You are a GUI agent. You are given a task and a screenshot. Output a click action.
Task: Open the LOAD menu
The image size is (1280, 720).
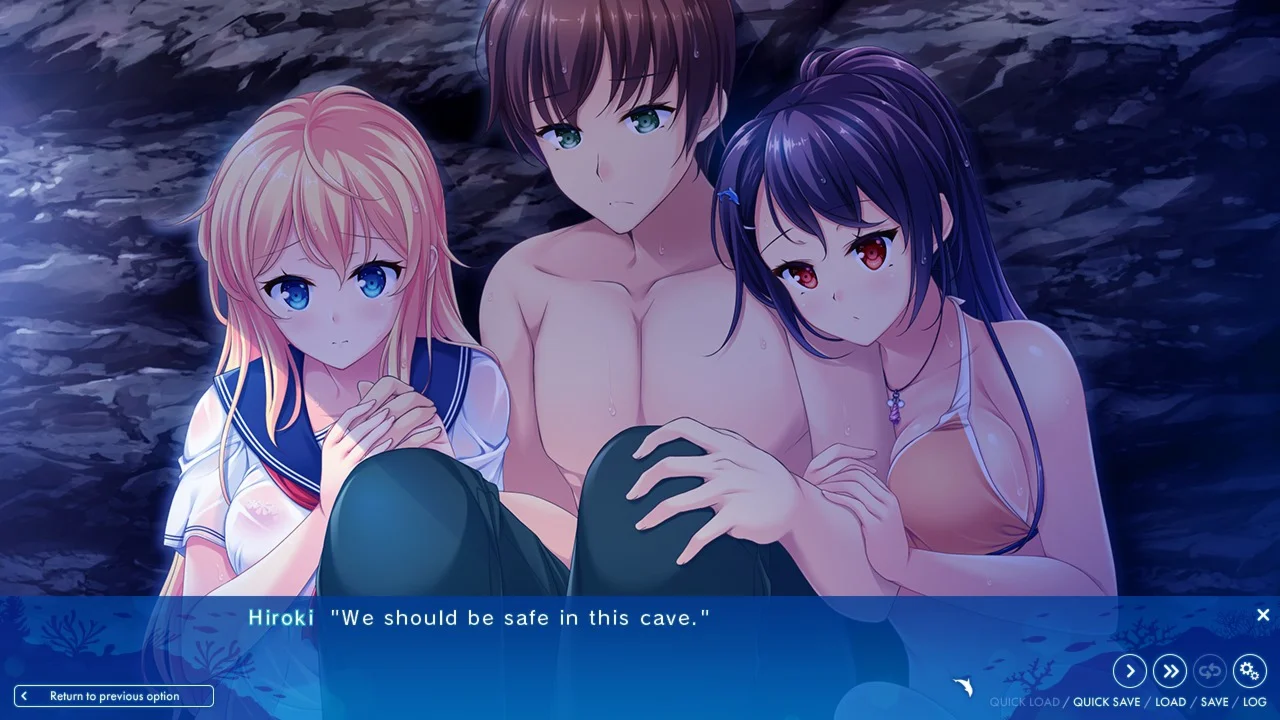[1170, 702]
